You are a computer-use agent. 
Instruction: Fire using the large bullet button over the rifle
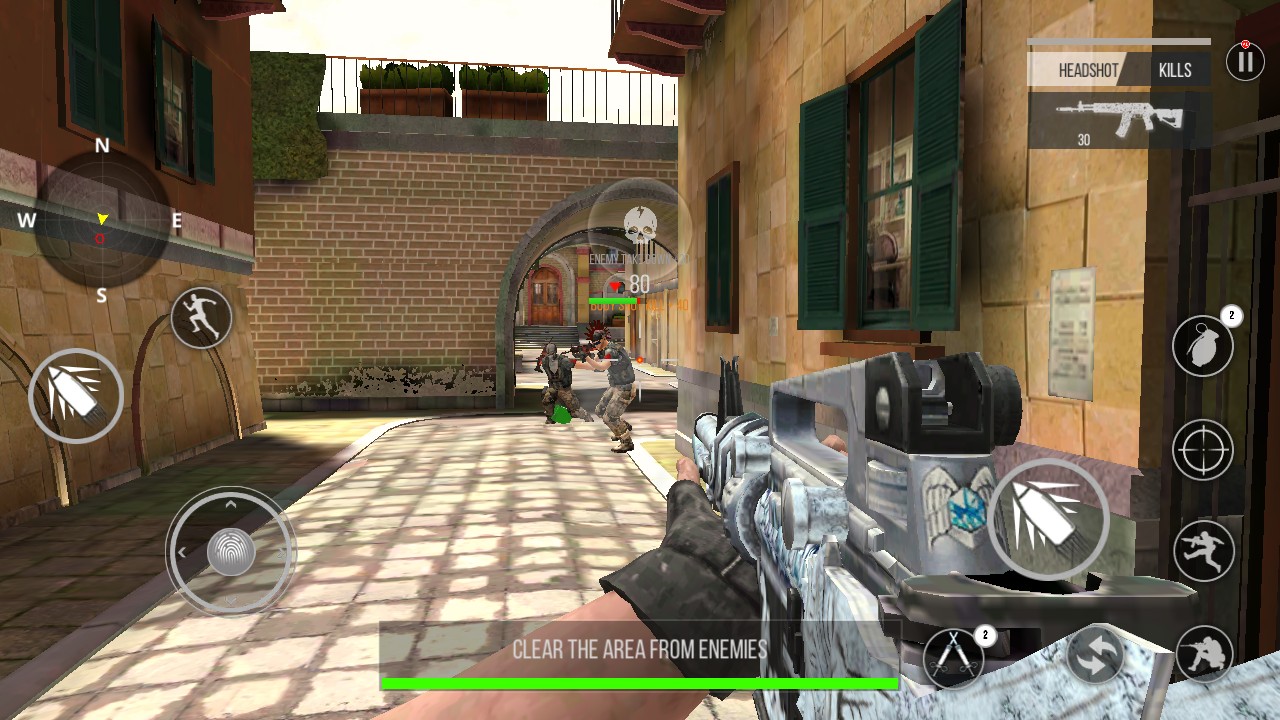1048,519
